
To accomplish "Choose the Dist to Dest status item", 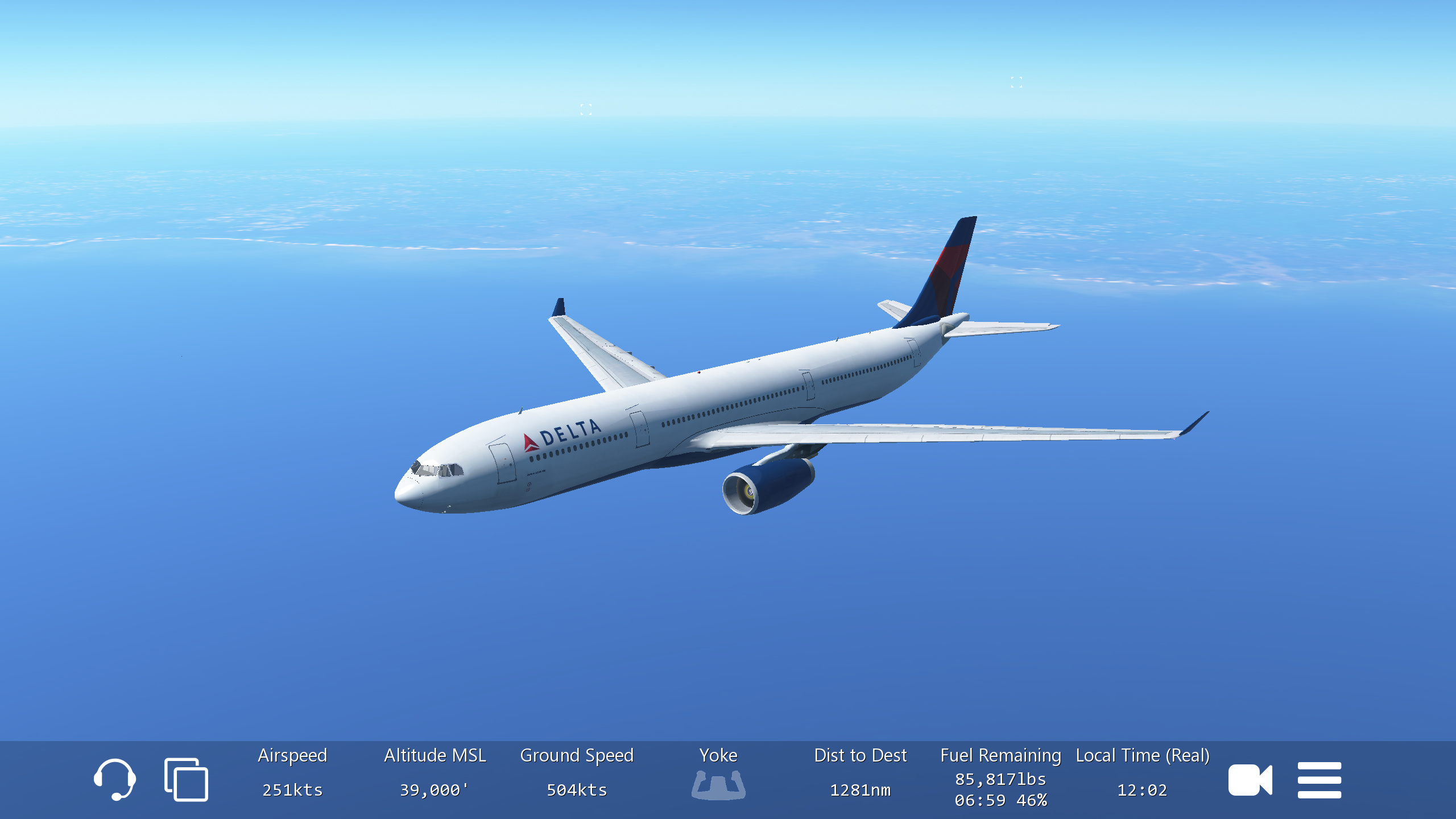I will pos(860,773).
